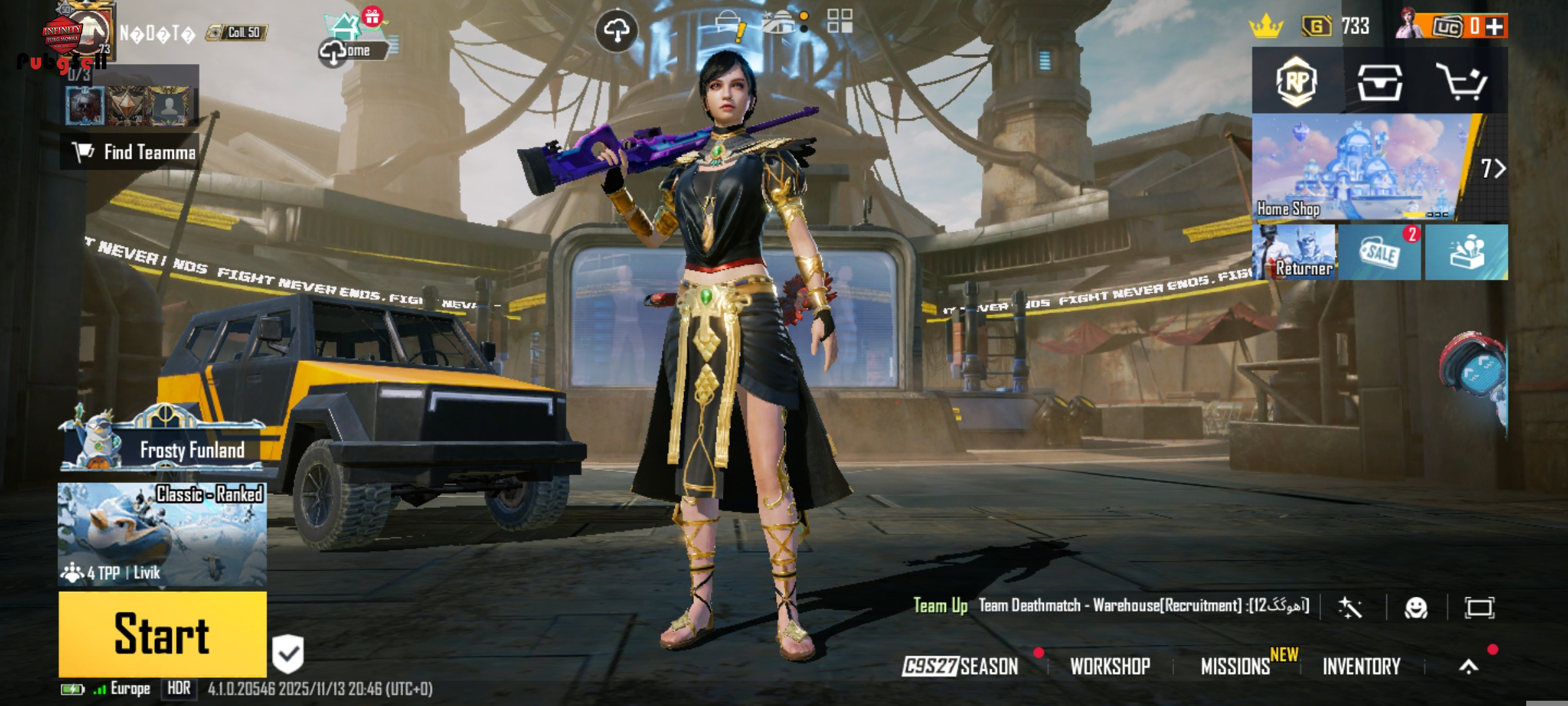Screen dimensions: 1568x706
Task: Open the Classic Ranked mode selector
Action: tap(162, 534)
